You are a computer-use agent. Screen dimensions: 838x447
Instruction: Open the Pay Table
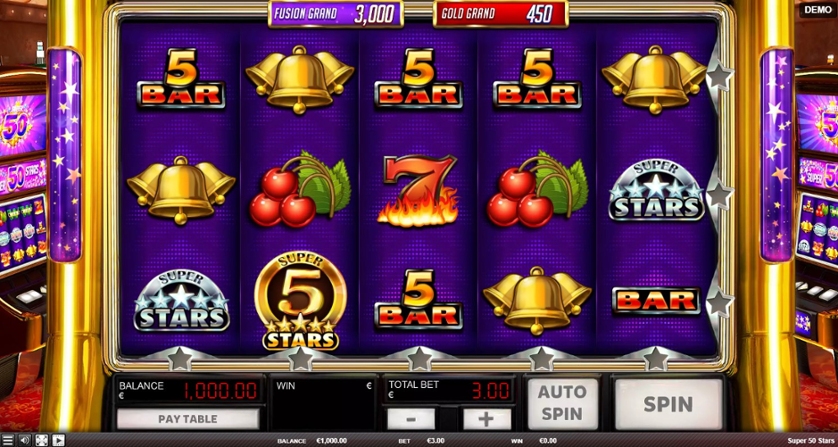[x=187, y=419]
